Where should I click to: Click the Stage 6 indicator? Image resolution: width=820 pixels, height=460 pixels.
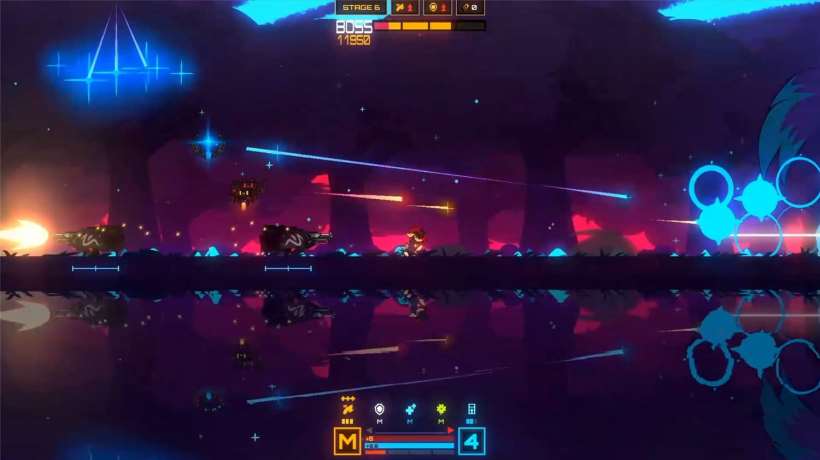click(360, 7)
